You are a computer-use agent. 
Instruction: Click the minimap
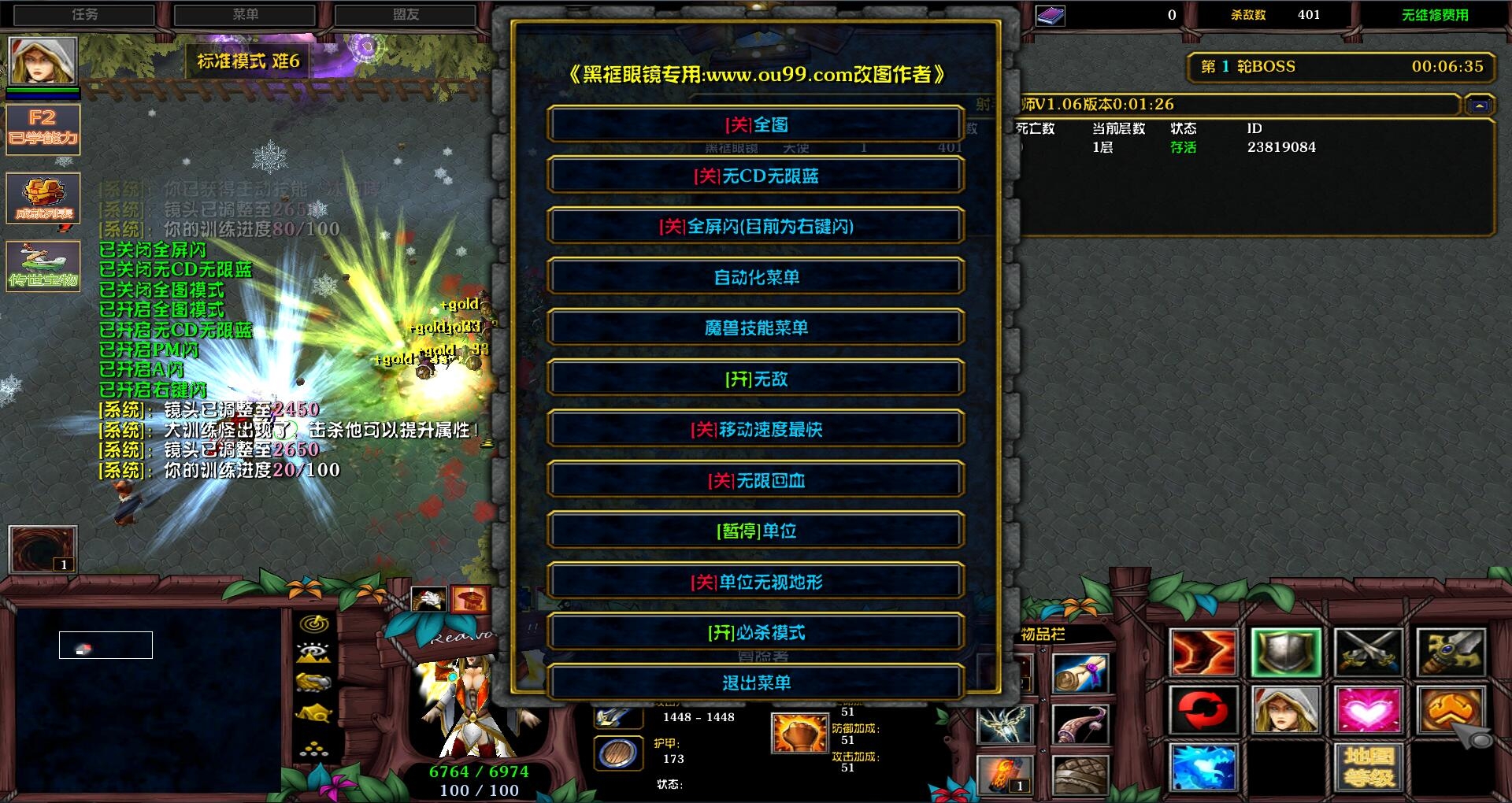point(148,699)
